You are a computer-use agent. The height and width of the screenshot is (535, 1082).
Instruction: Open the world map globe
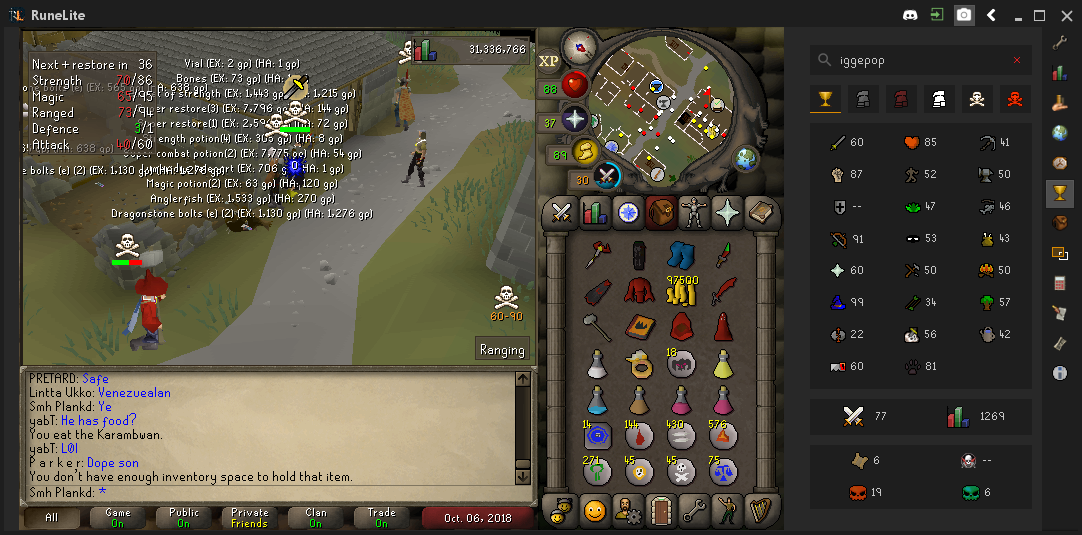[x=746, y=158]
